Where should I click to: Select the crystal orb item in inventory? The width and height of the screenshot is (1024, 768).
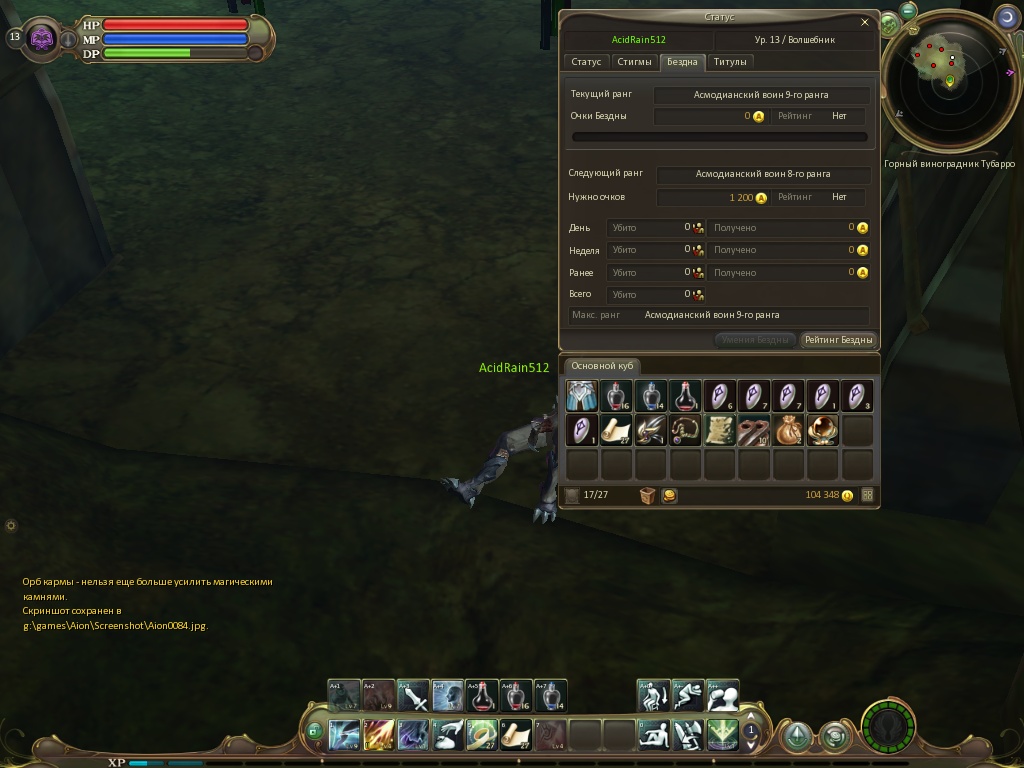[822, 430]
